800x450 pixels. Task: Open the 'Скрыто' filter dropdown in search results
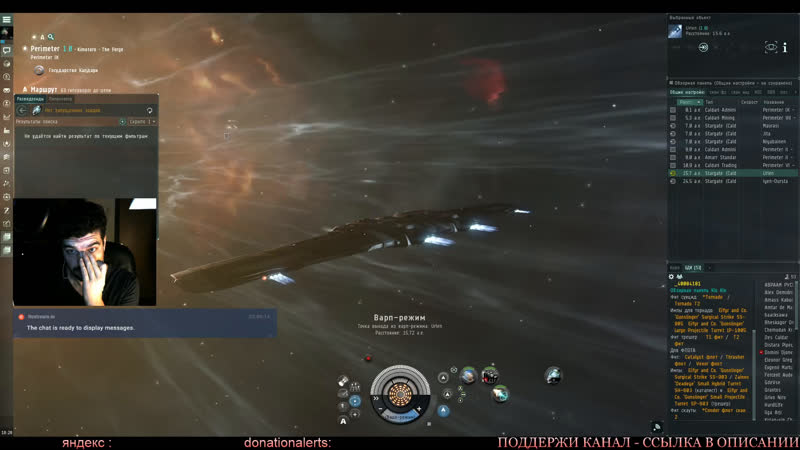(143, 122)
